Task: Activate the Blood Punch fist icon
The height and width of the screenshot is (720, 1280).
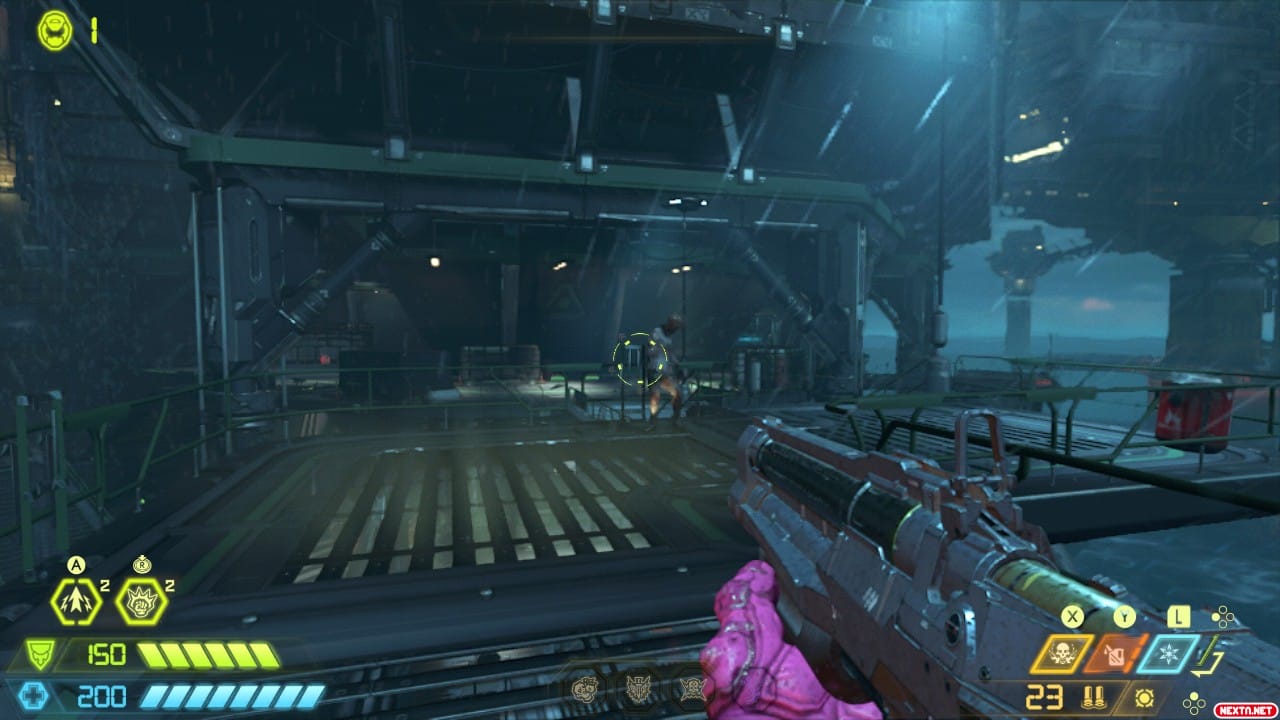Action: (141, 602)
